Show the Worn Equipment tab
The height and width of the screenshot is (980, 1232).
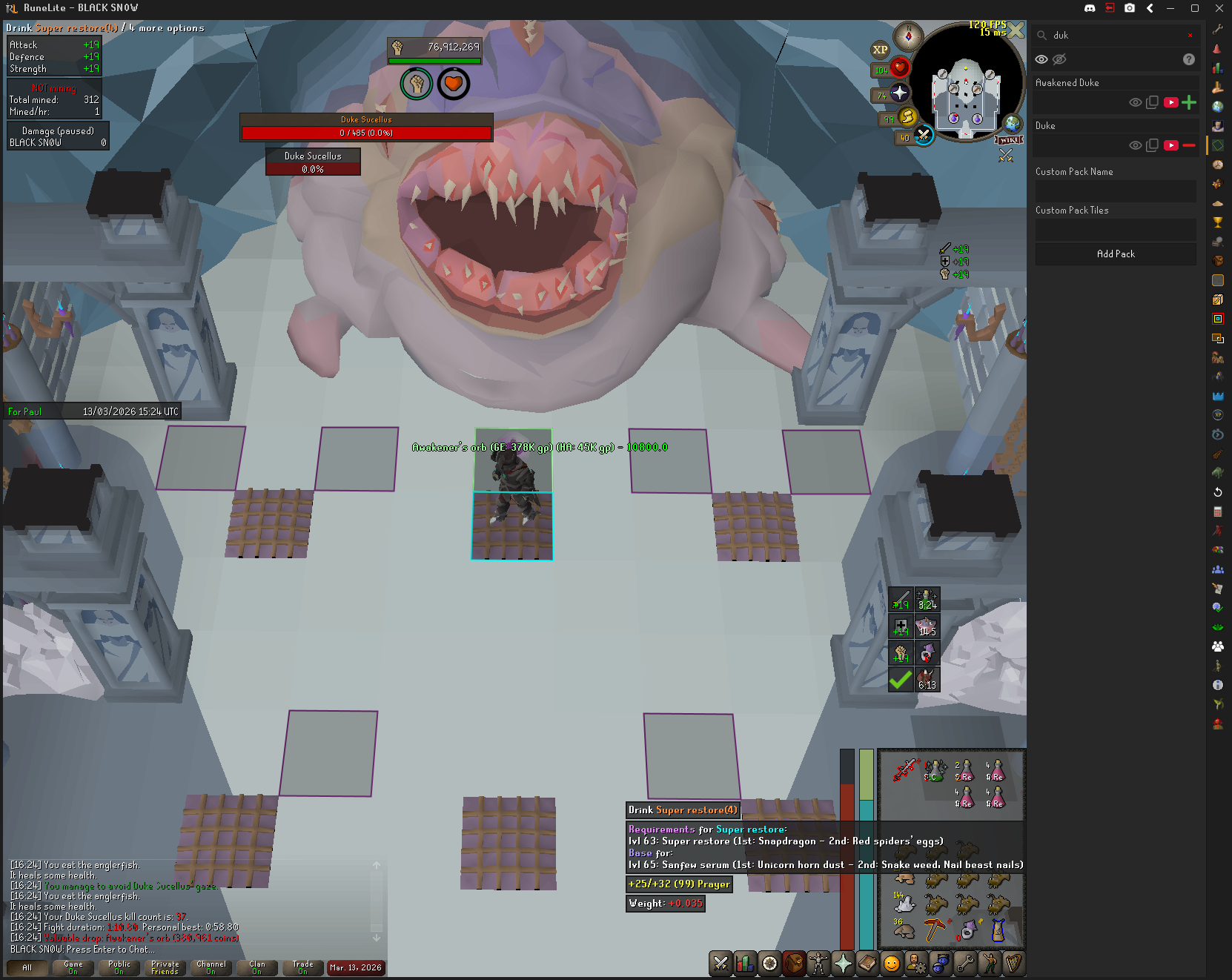coord(818,963)
